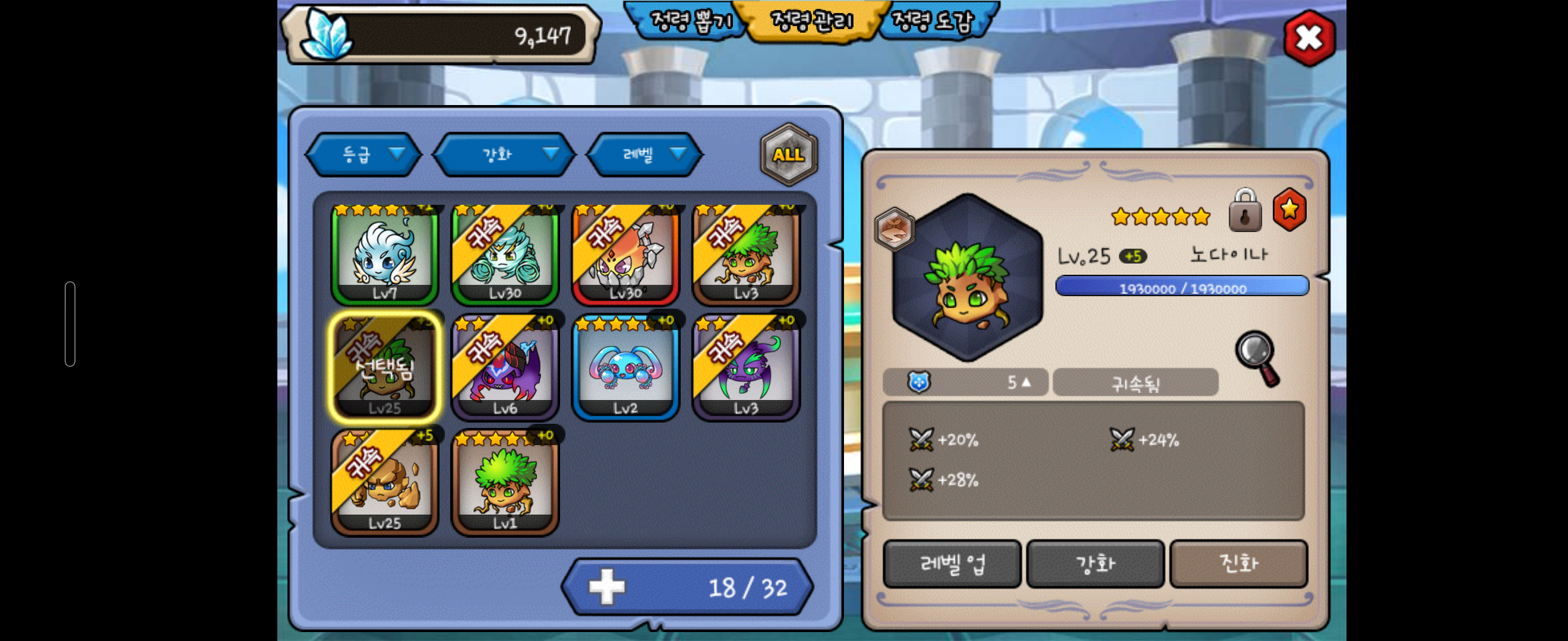Image resolution: width=1568 pixels, height=641 pixels.
Task: Open the 레벨 sort dropdown
Action: [x=644, y=154]
